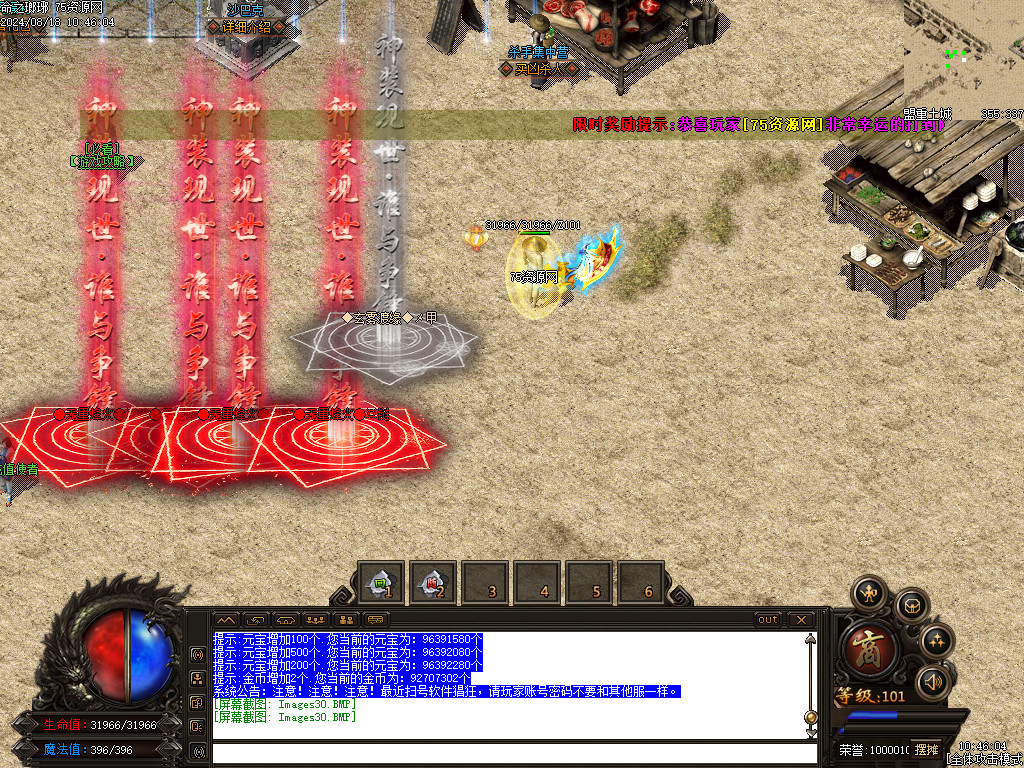Open the inventory bag

[911, 605]
